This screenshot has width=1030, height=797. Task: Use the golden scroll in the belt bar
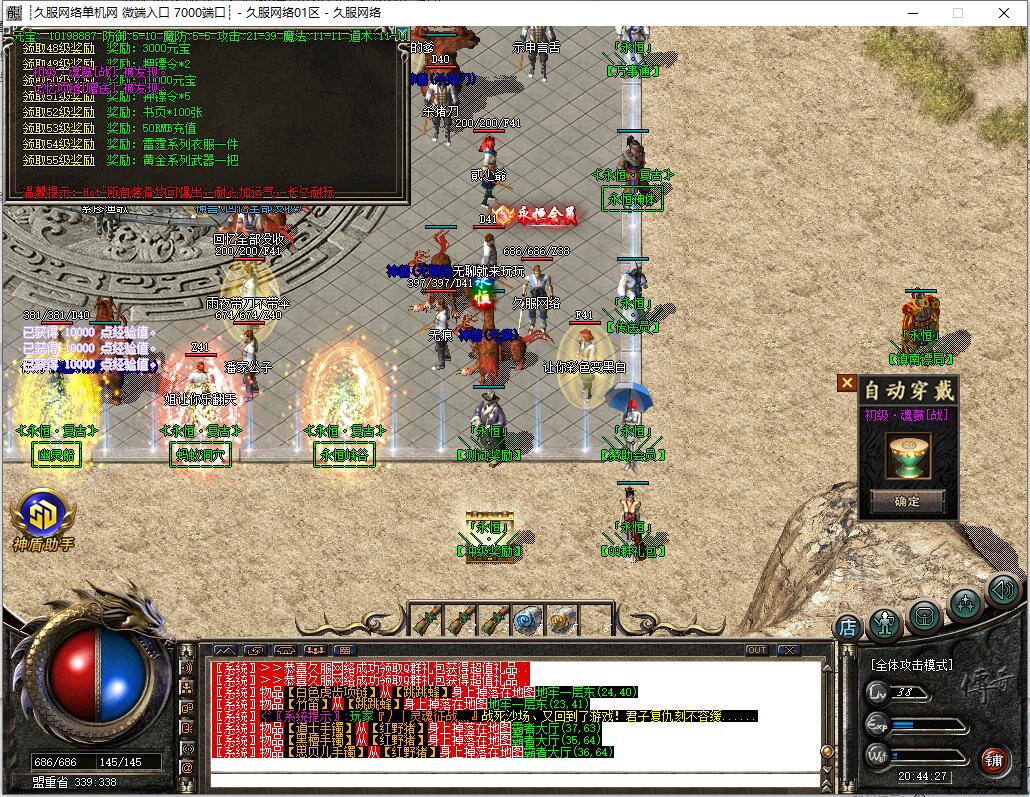(x=560, y=621)
